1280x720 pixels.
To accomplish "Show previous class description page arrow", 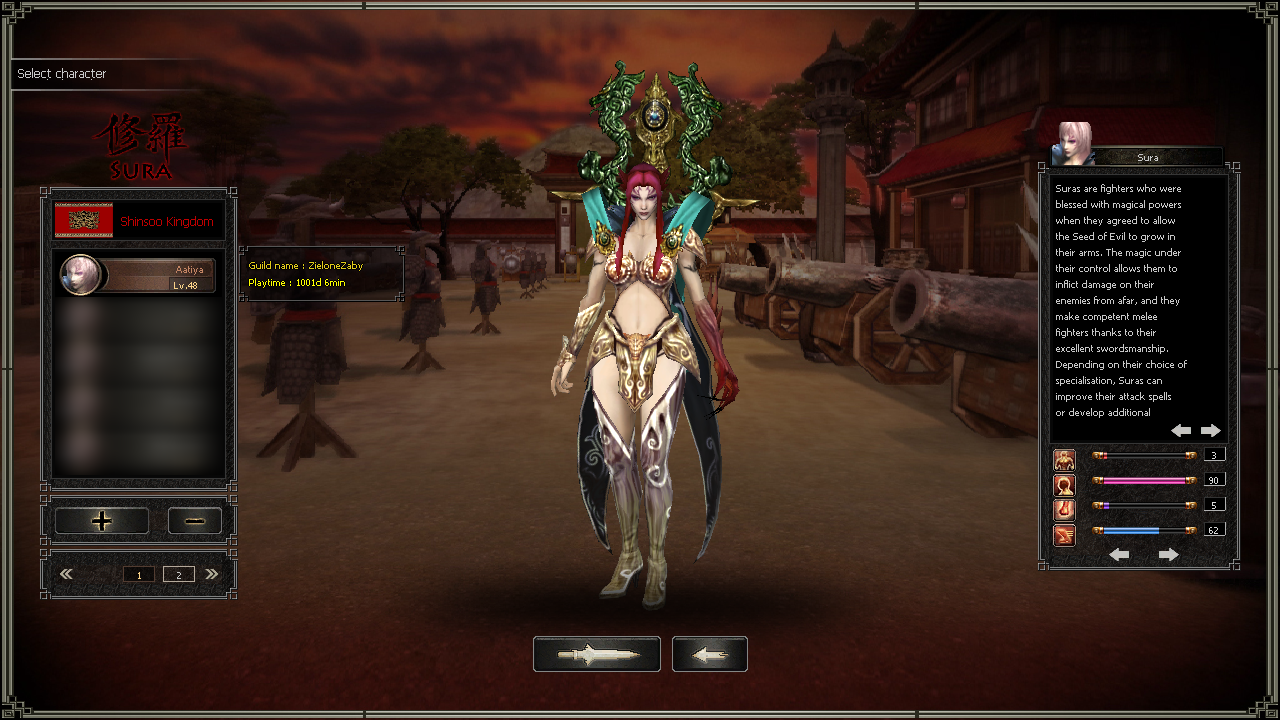I will (x=1181, y=430).
